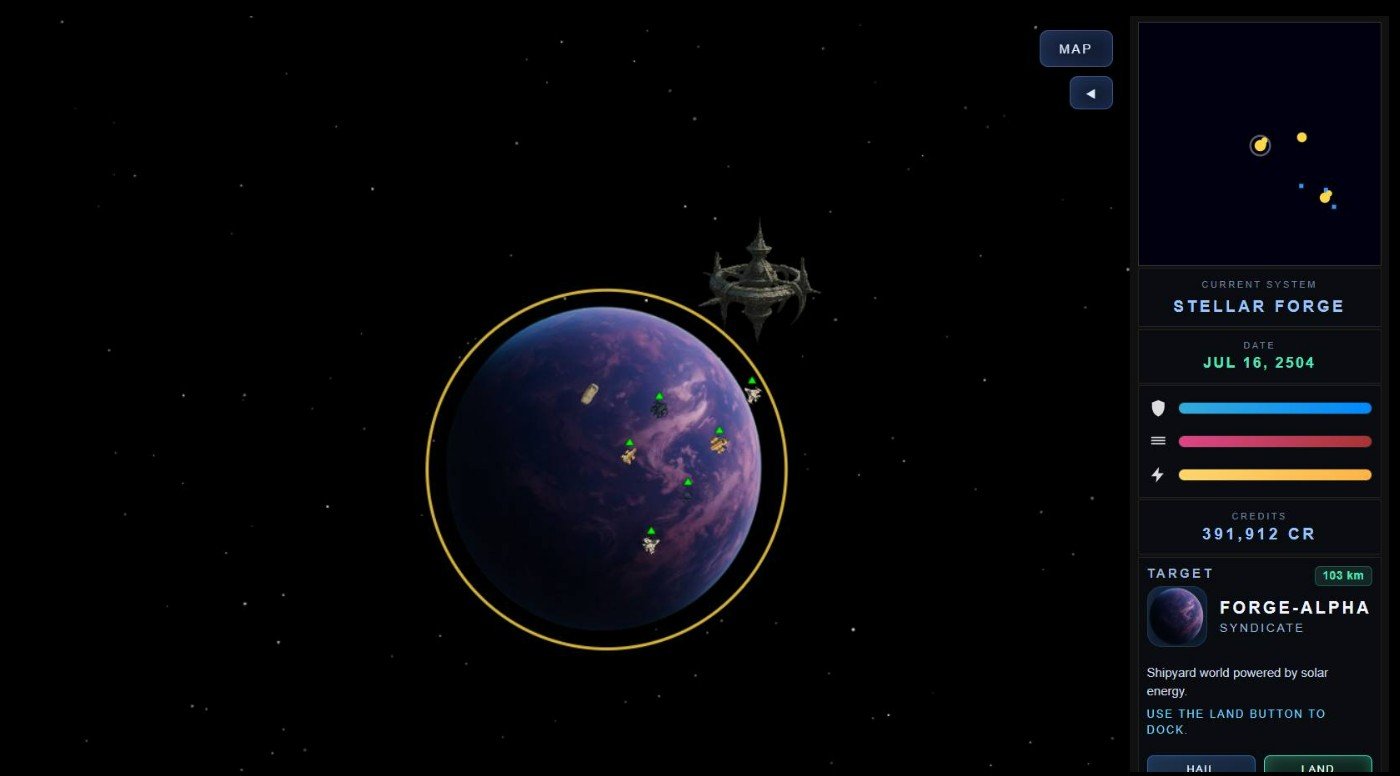Screen dimensions: 1400x776
Task: Click the shield status icon
Action: [1157, 407]
